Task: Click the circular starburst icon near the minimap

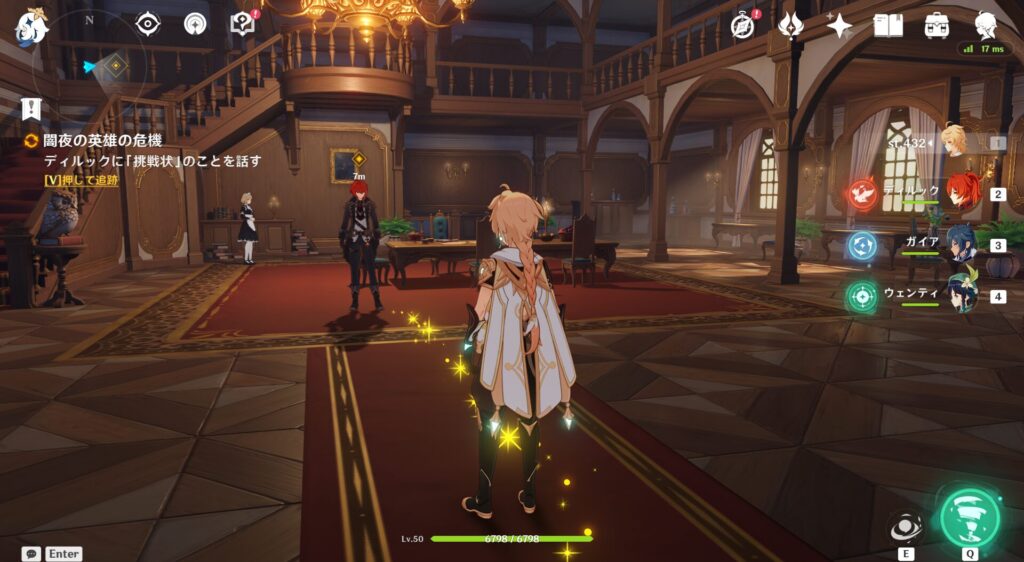Action: click(196, 23)
